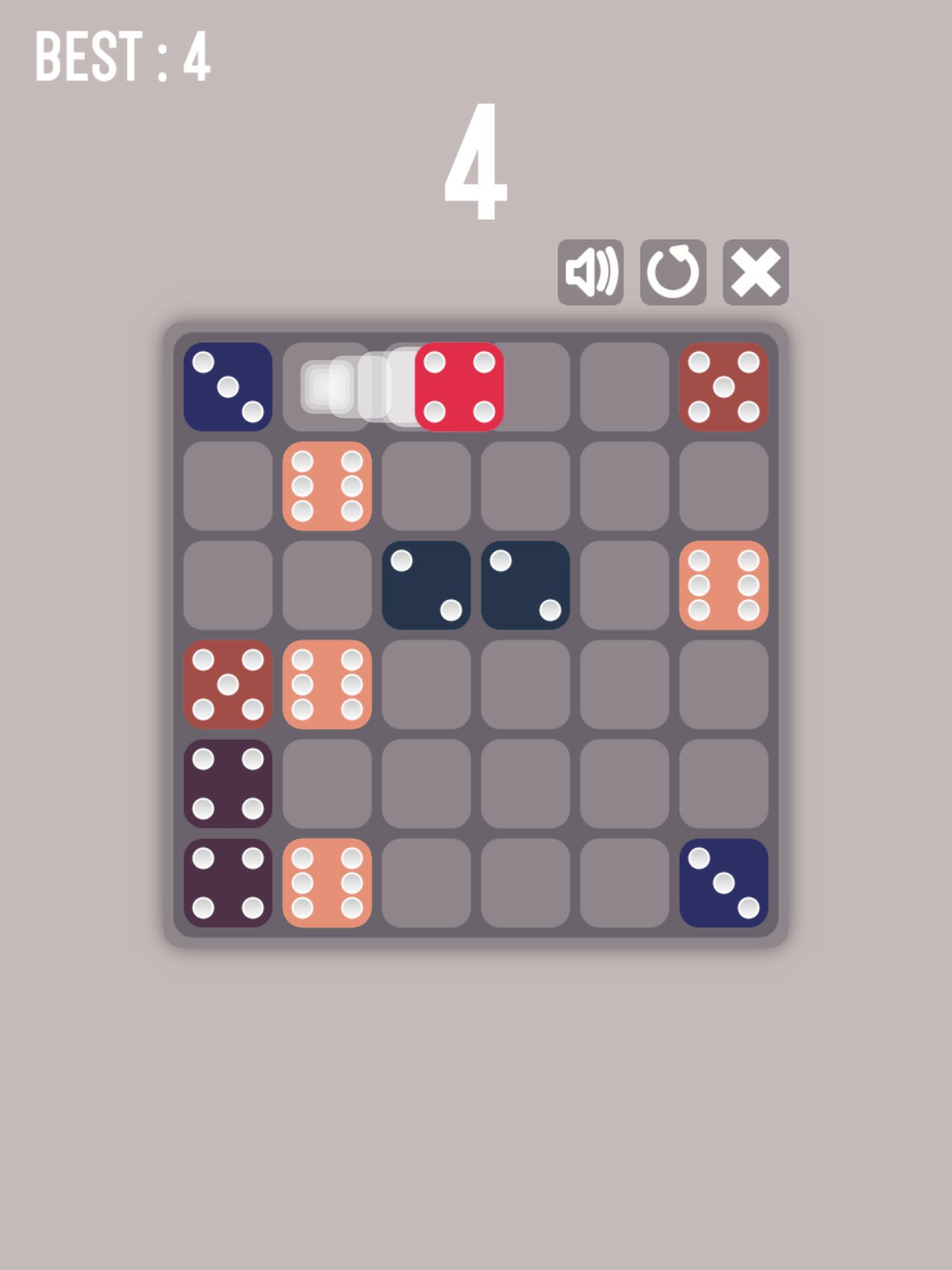Select the red four-dot die in top row
The height and width of the screenshot is (1270, 952).
pyautogui.click(x=459, y=388)
